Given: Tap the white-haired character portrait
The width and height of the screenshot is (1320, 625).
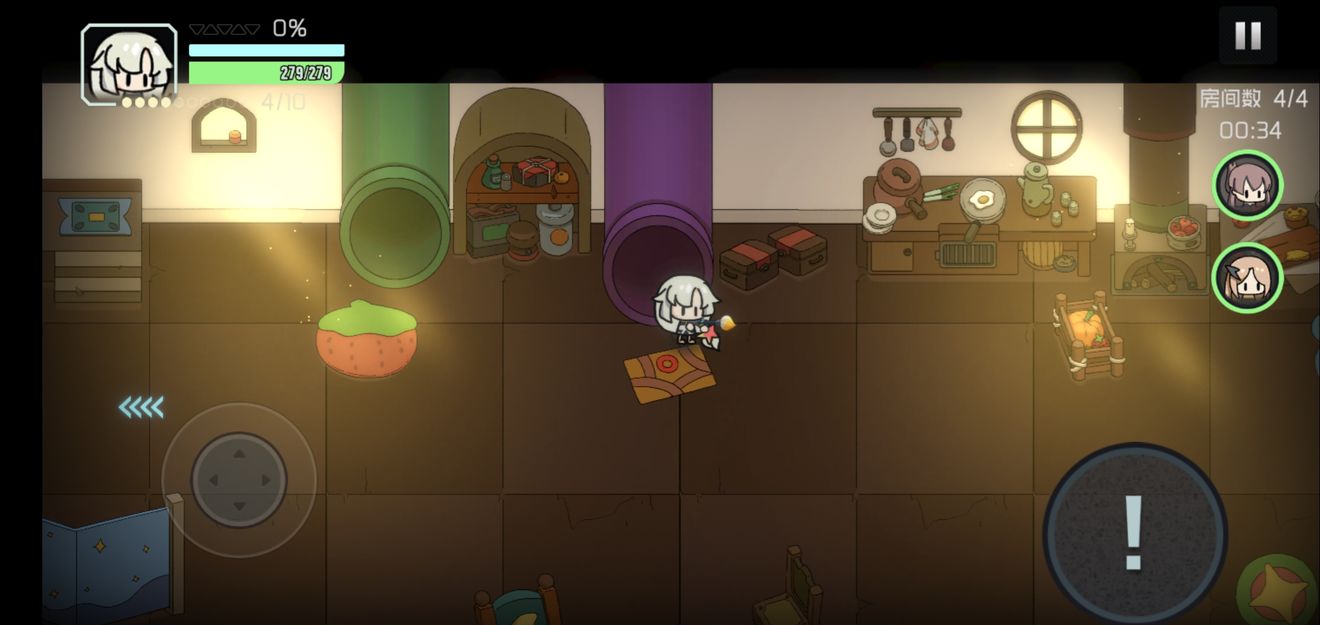Looking at the screenshot, I should point(129,65).
